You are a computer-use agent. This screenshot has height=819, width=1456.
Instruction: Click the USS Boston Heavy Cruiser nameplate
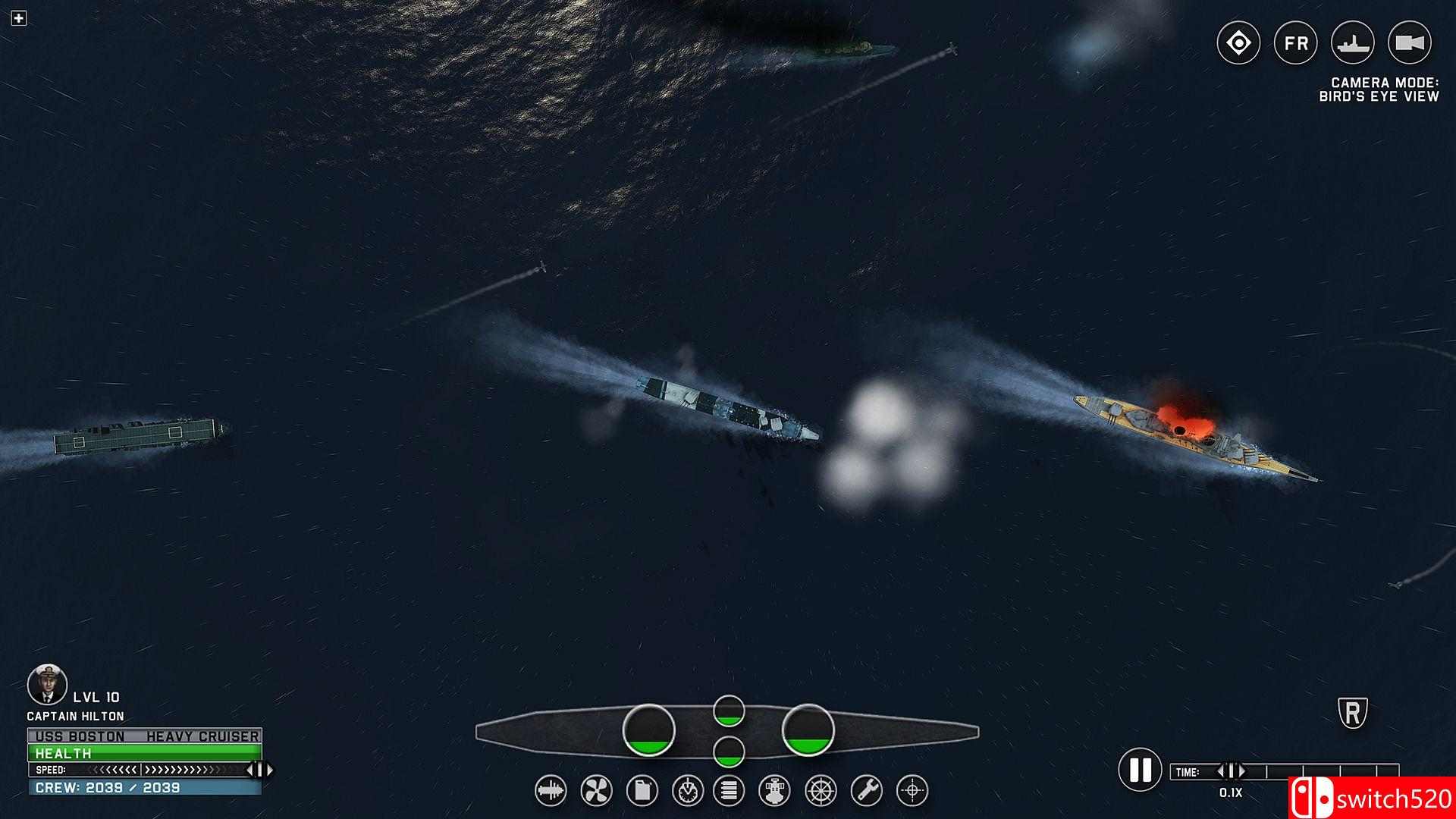point(144,736)
